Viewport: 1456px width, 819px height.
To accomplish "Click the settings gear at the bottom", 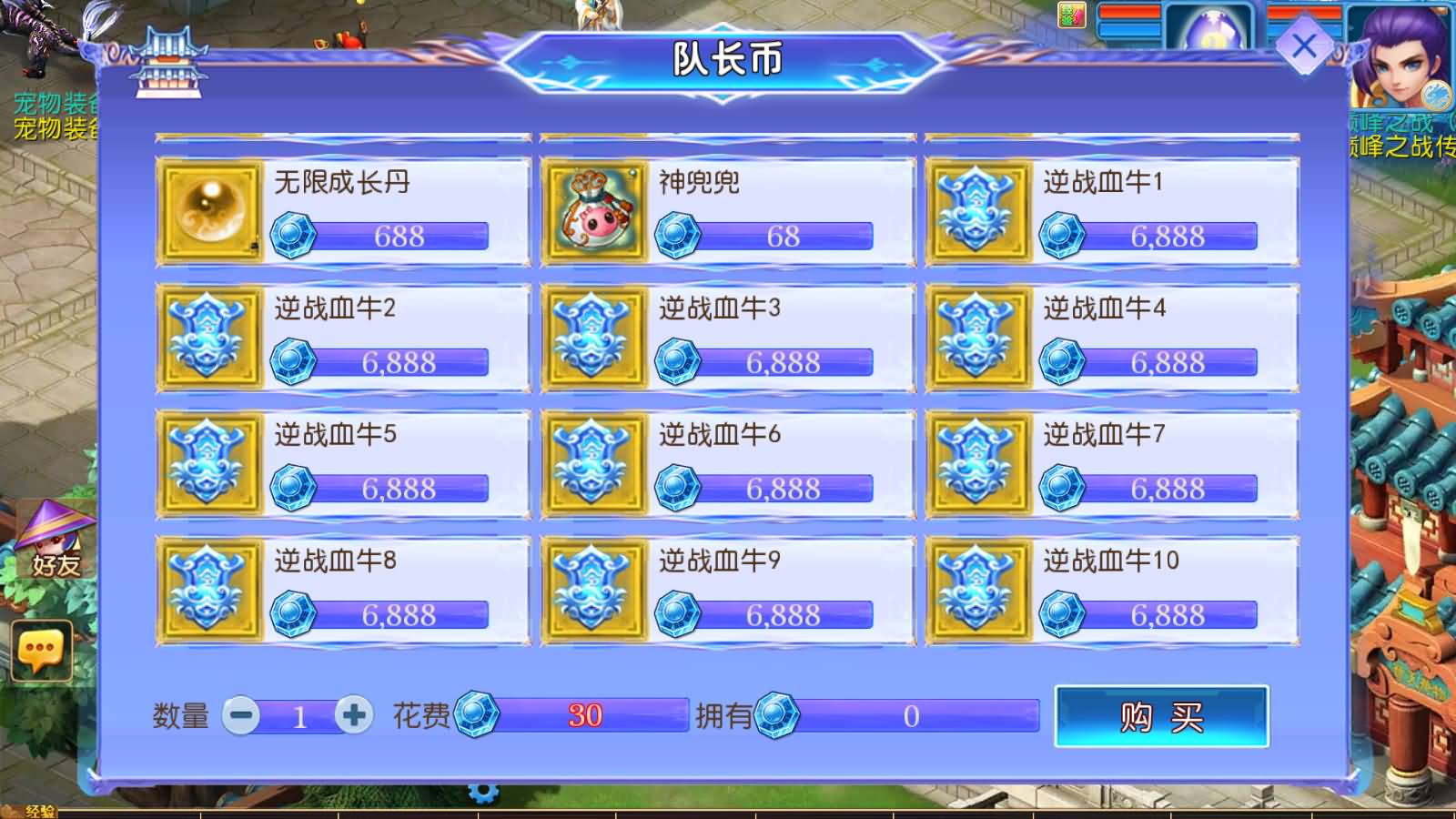I will click(x=482, y=794).
